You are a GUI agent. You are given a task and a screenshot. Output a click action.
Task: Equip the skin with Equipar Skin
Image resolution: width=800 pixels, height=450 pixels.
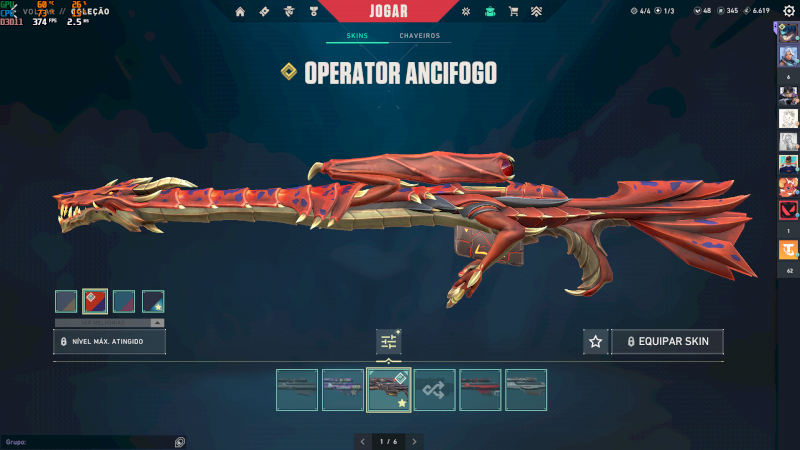click(667, 342)
